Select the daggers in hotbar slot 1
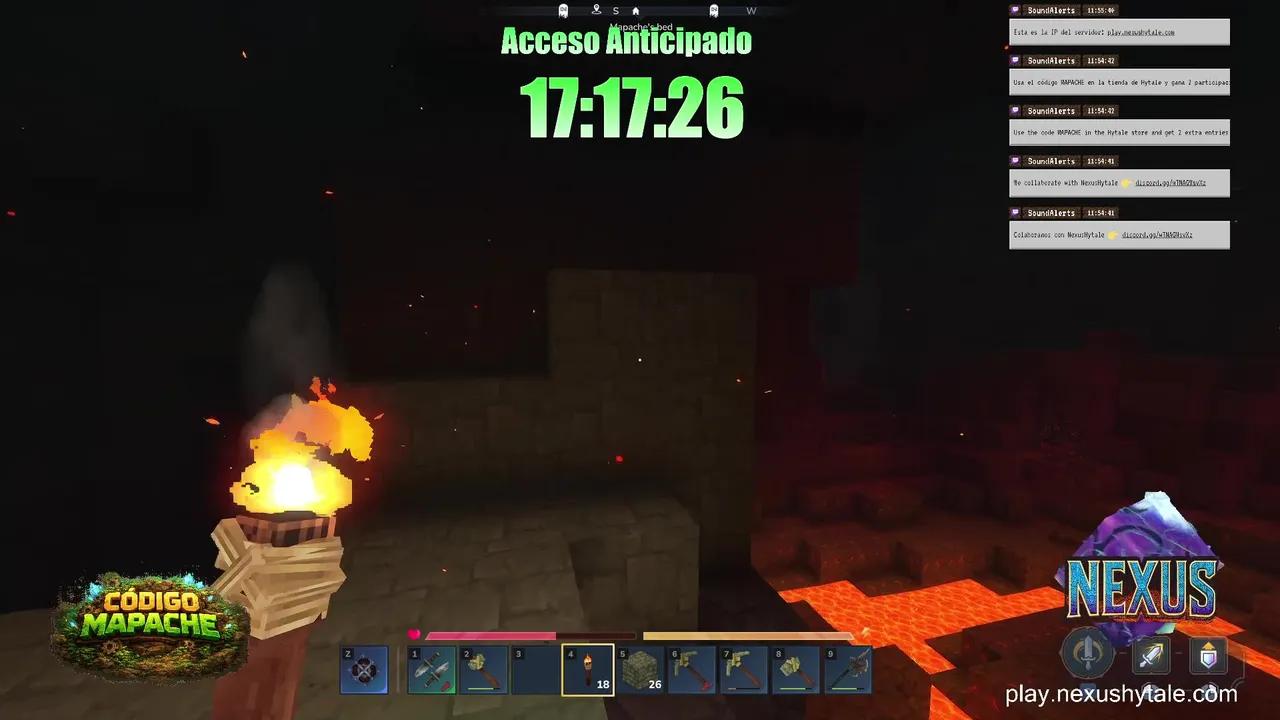 click(x=432, y=668)
